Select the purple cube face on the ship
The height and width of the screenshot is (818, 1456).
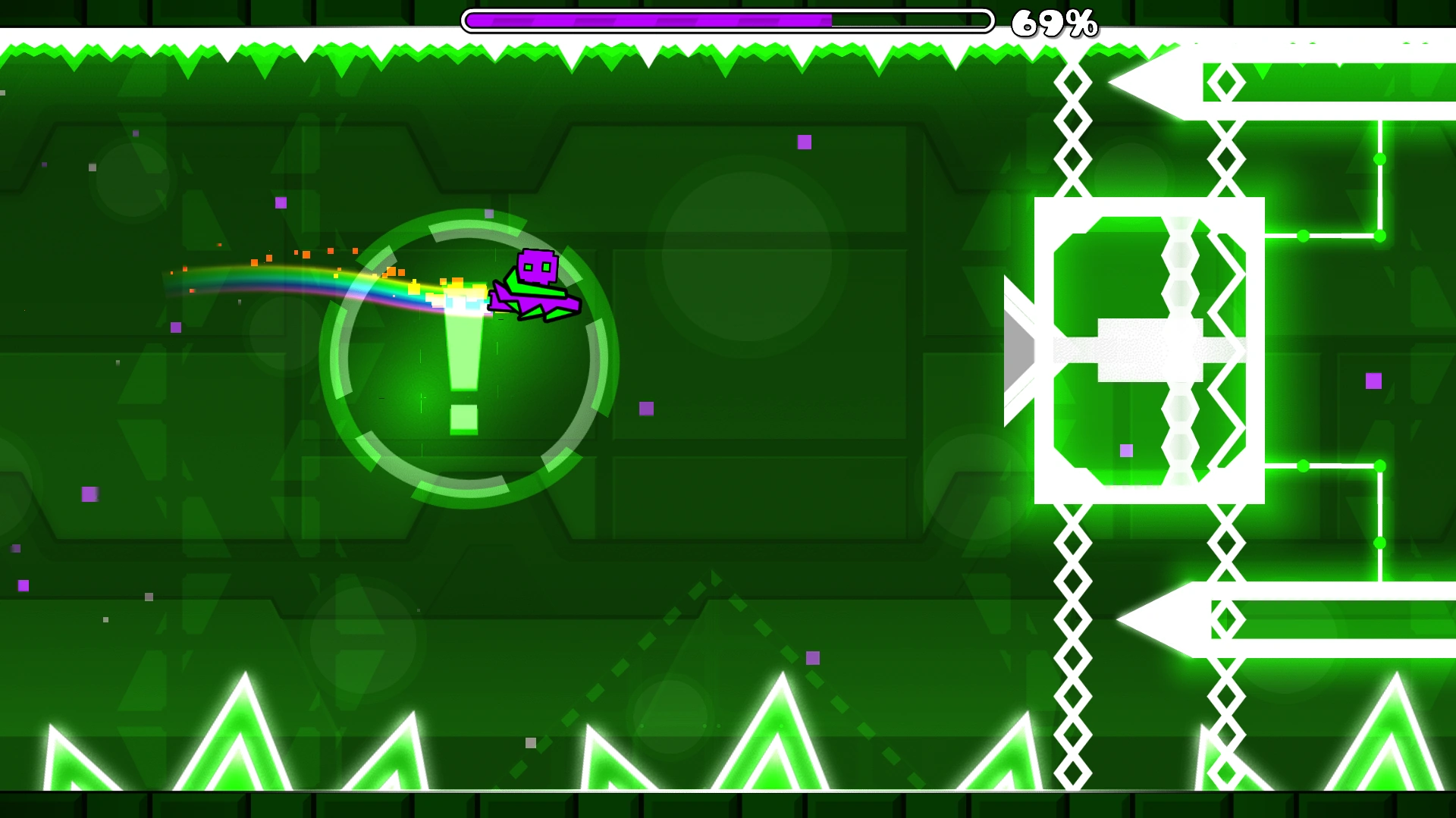(x=538, y=265)
